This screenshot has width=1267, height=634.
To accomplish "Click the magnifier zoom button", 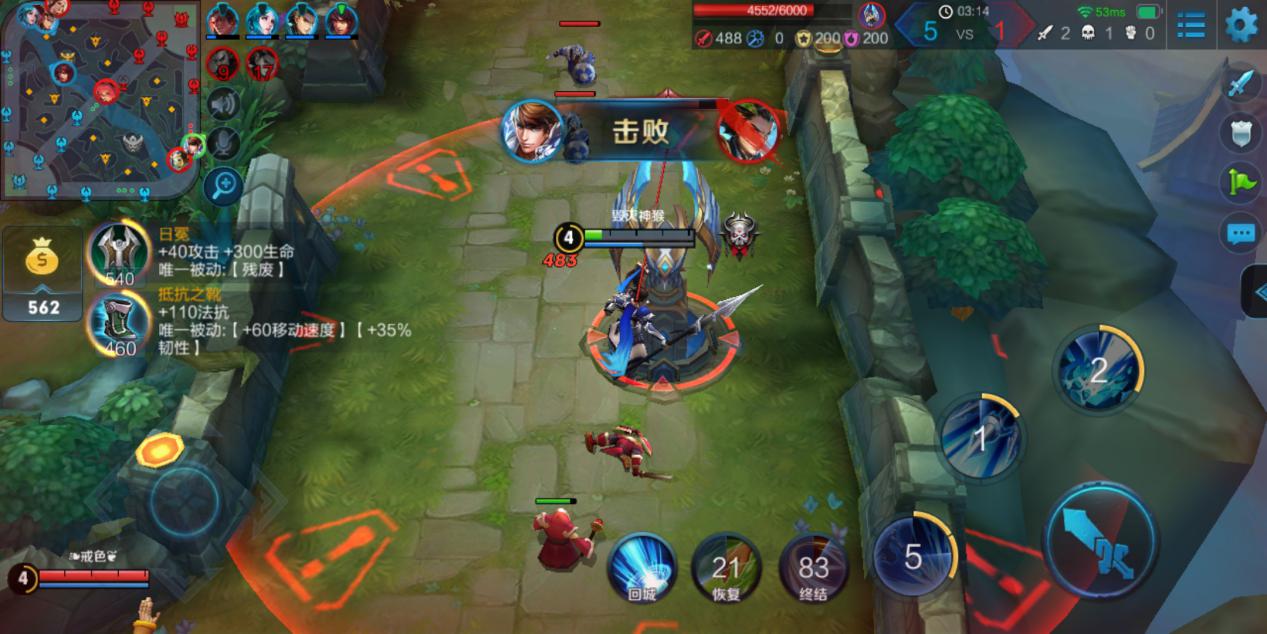I will (x=223, y=186).
